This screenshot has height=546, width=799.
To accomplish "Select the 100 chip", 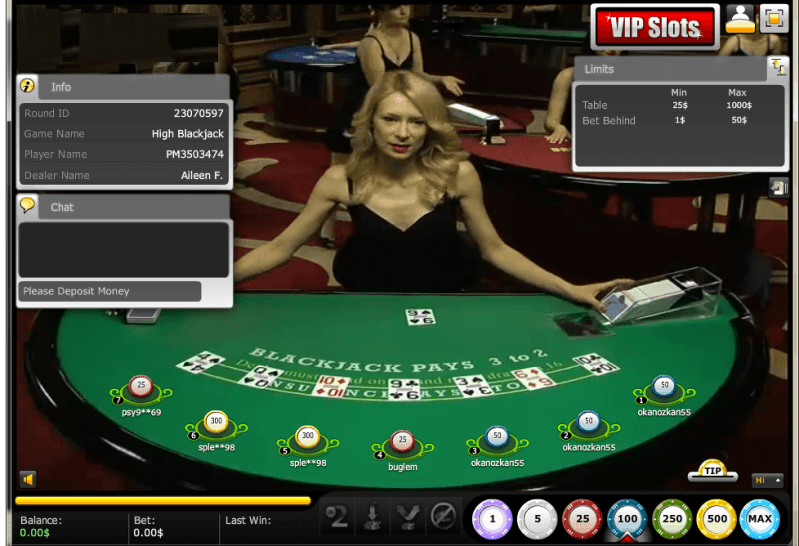I will pos(627,518).
